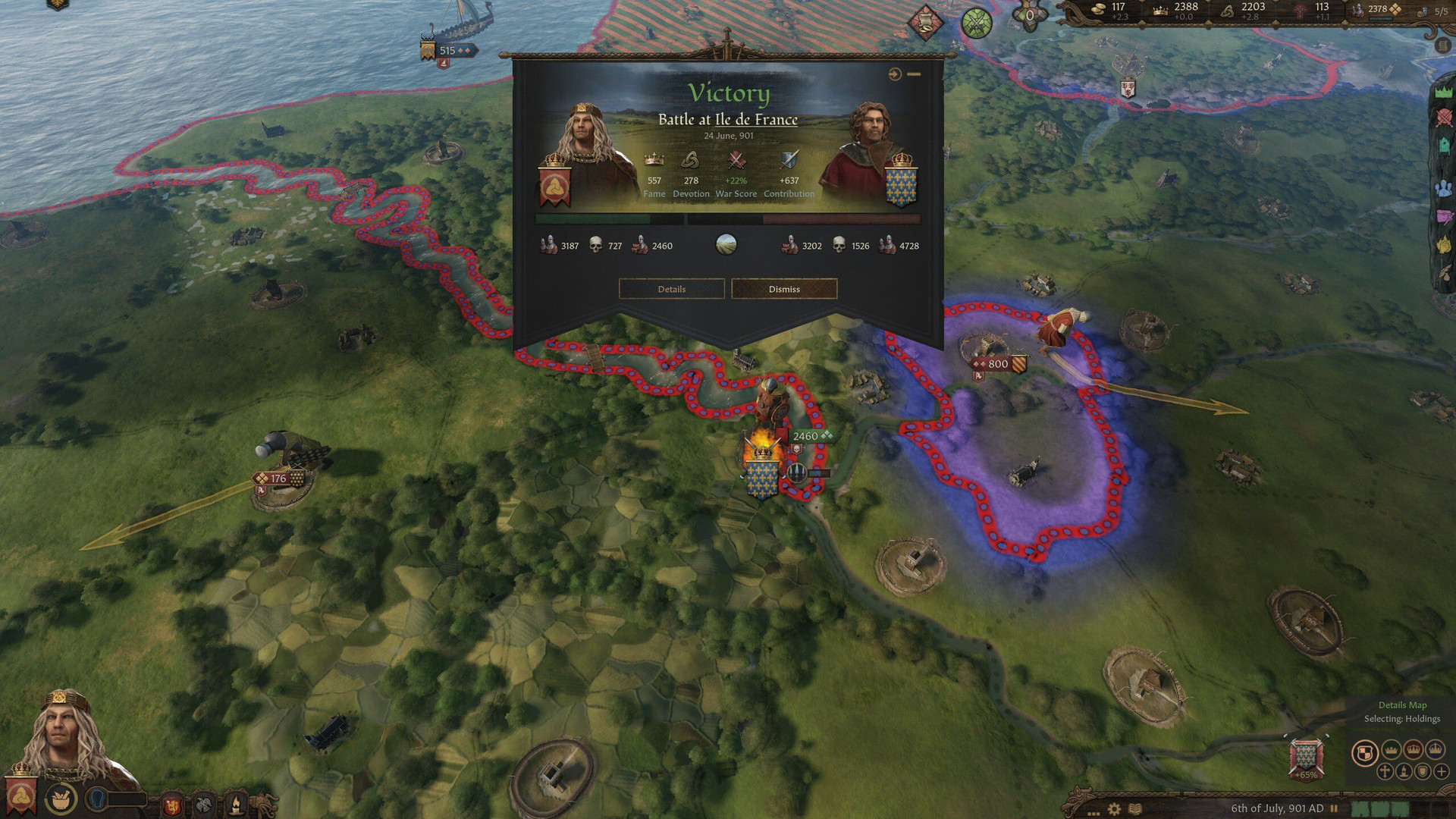The width and height of the screenshot is (1456, 819).
Task: Open the battle Details view
Action: (x=671, y=289)
